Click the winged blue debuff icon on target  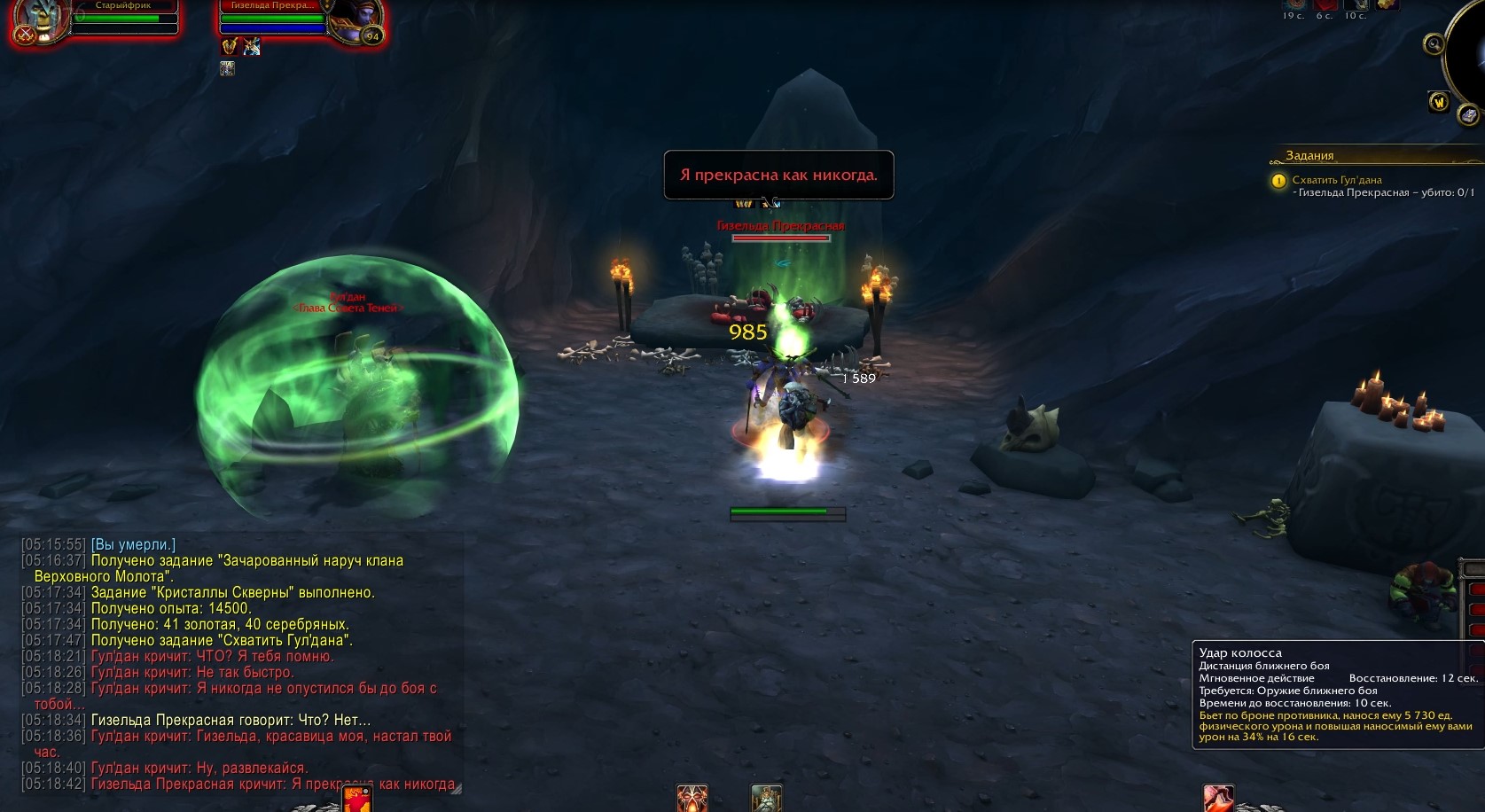(x=252, y=47)
